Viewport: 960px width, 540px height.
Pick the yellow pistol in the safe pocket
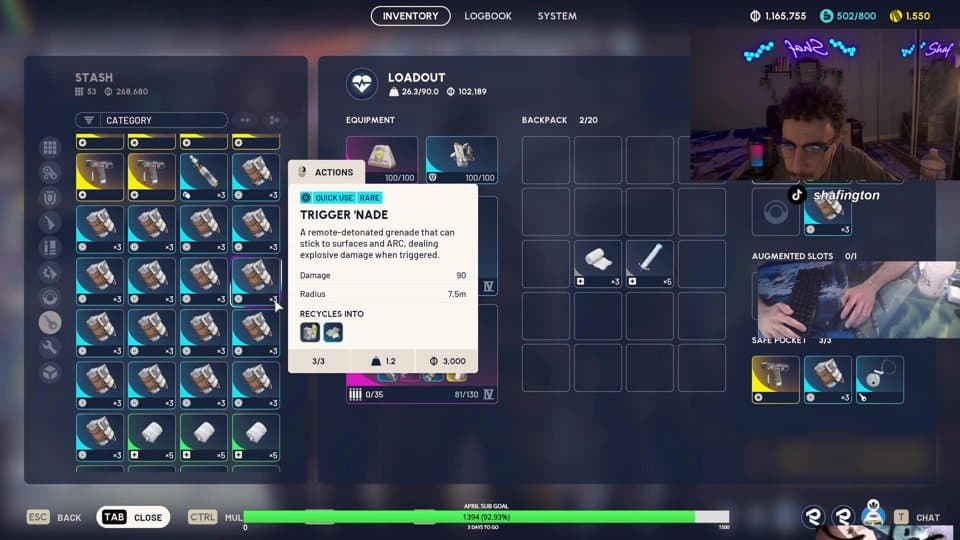point(775,380)
